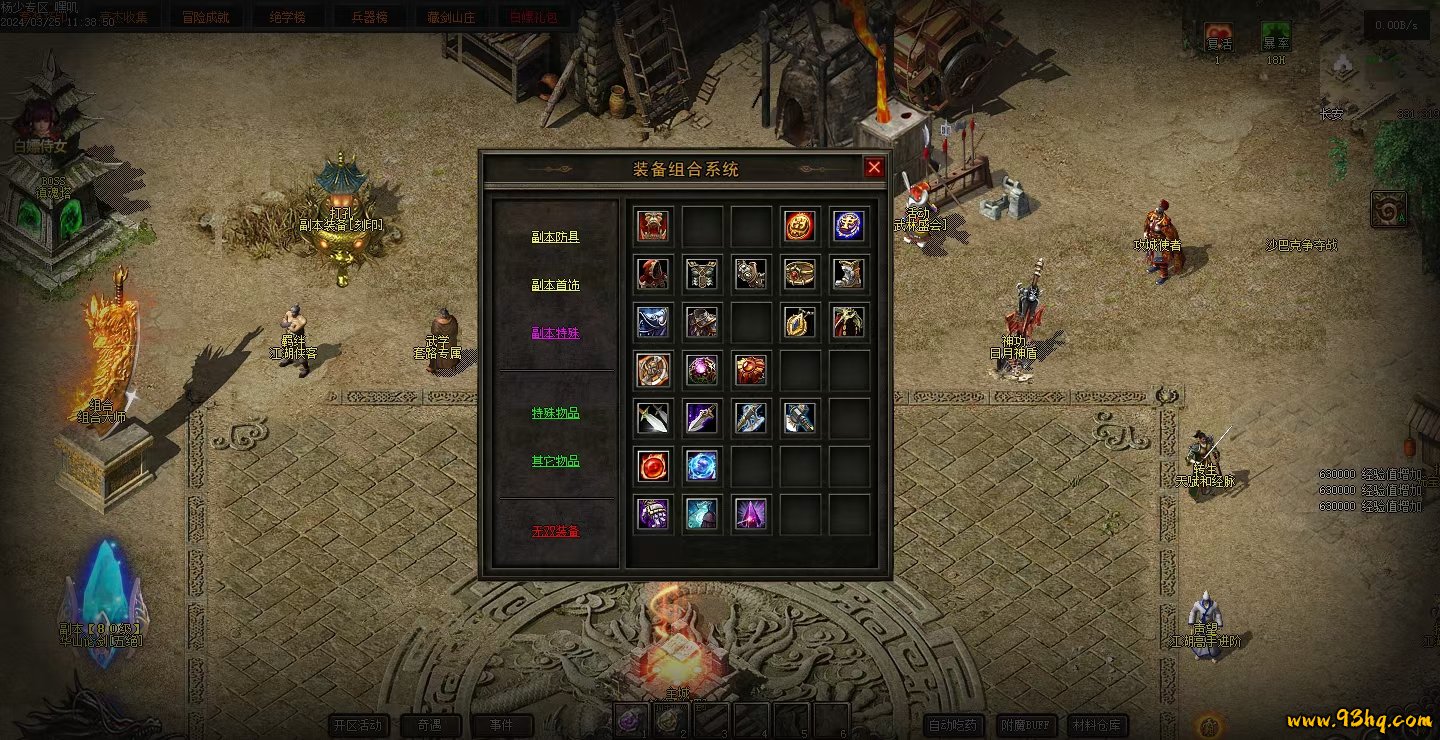Choose the 特殊物品 category
Image resolution: width=1440 pixels, height=740 pixels.
click(x=555, y=413)
